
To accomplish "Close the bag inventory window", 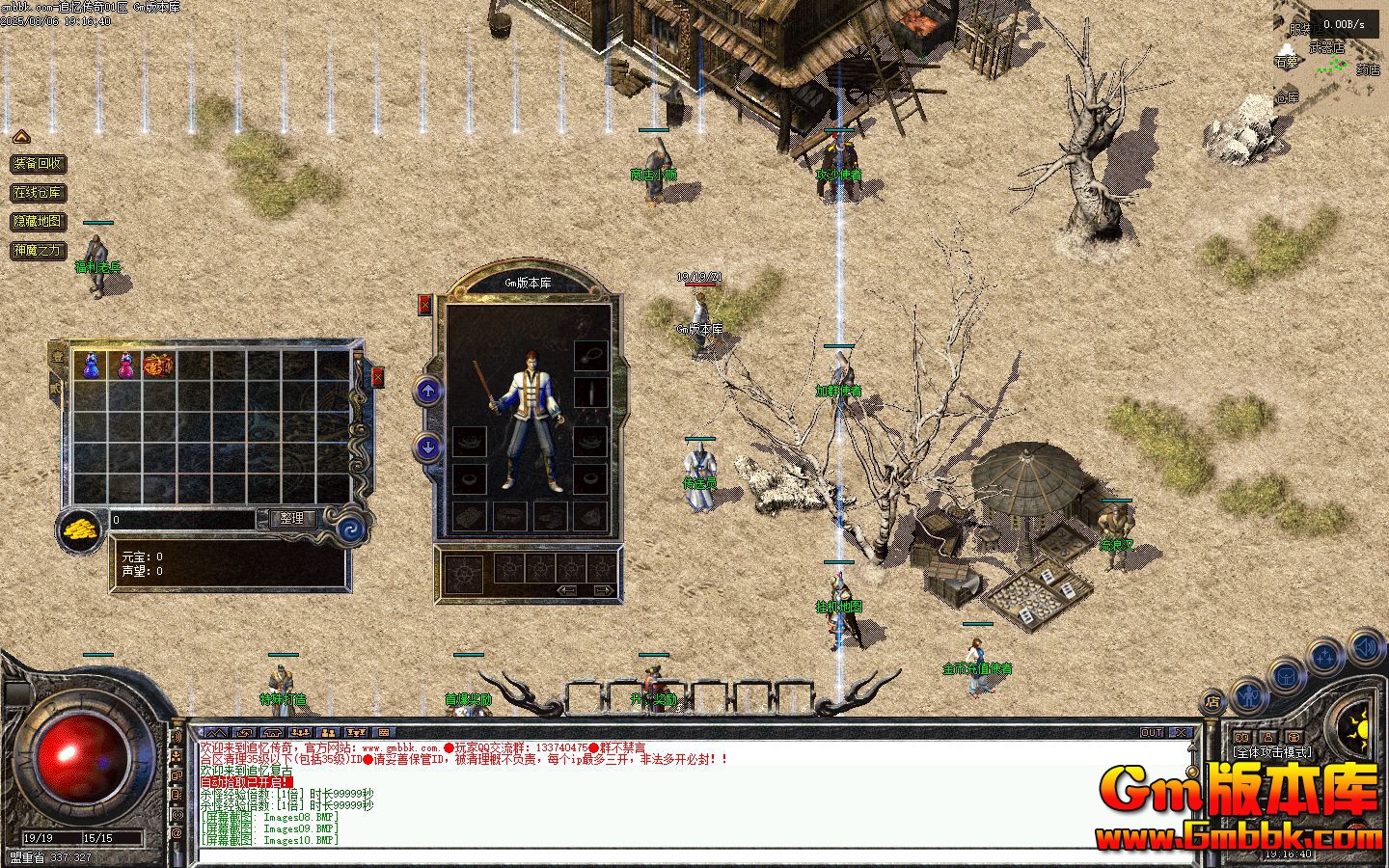I will click(x=377, y=376).
